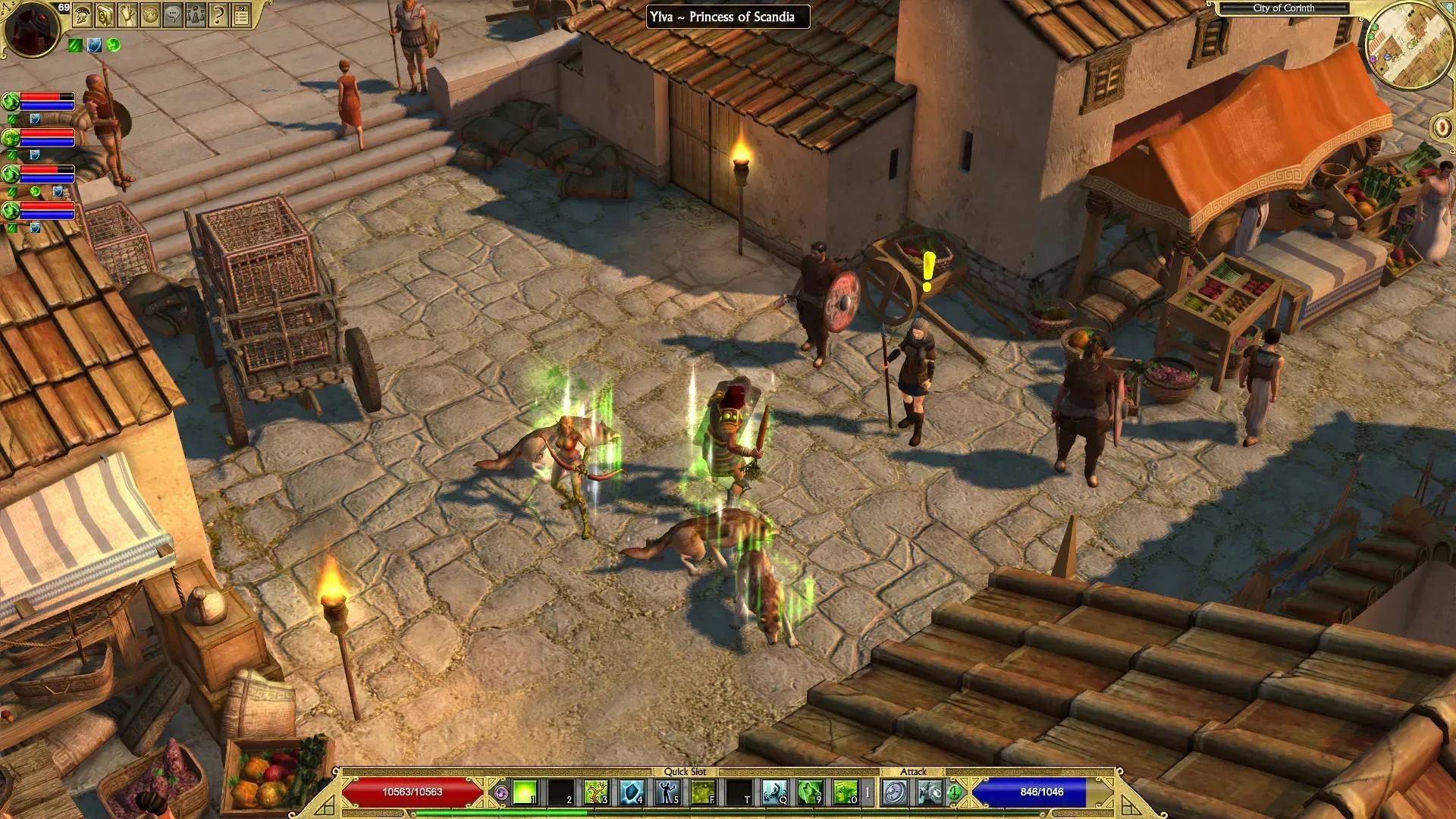1456x819 pixels.
Task: Use the teal skill in slot Q
Action: 774,792
